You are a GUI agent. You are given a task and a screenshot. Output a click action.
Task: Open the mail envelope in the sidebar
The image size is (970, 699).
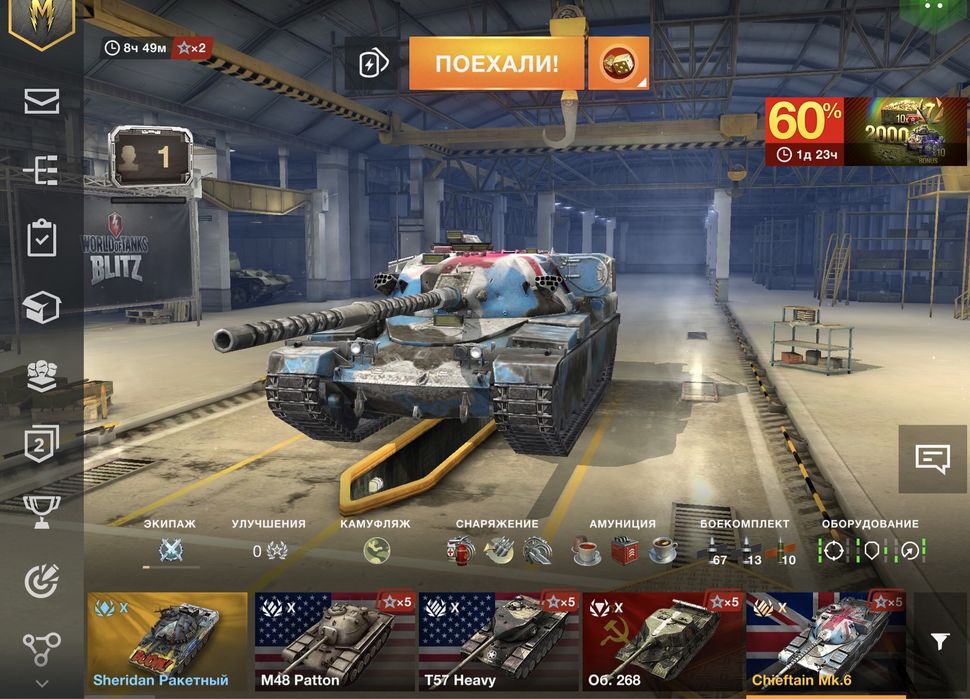42,101
